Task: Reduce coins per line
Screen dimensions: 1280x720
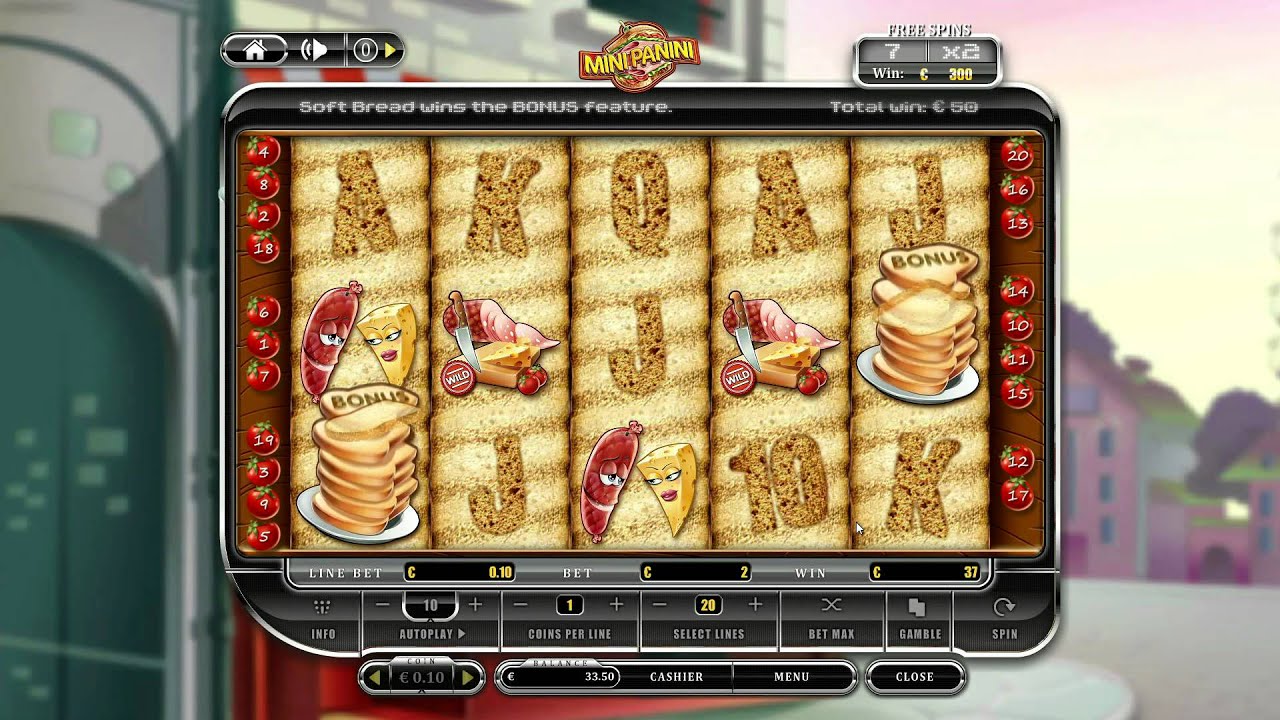Action: [x=521, y=605]
